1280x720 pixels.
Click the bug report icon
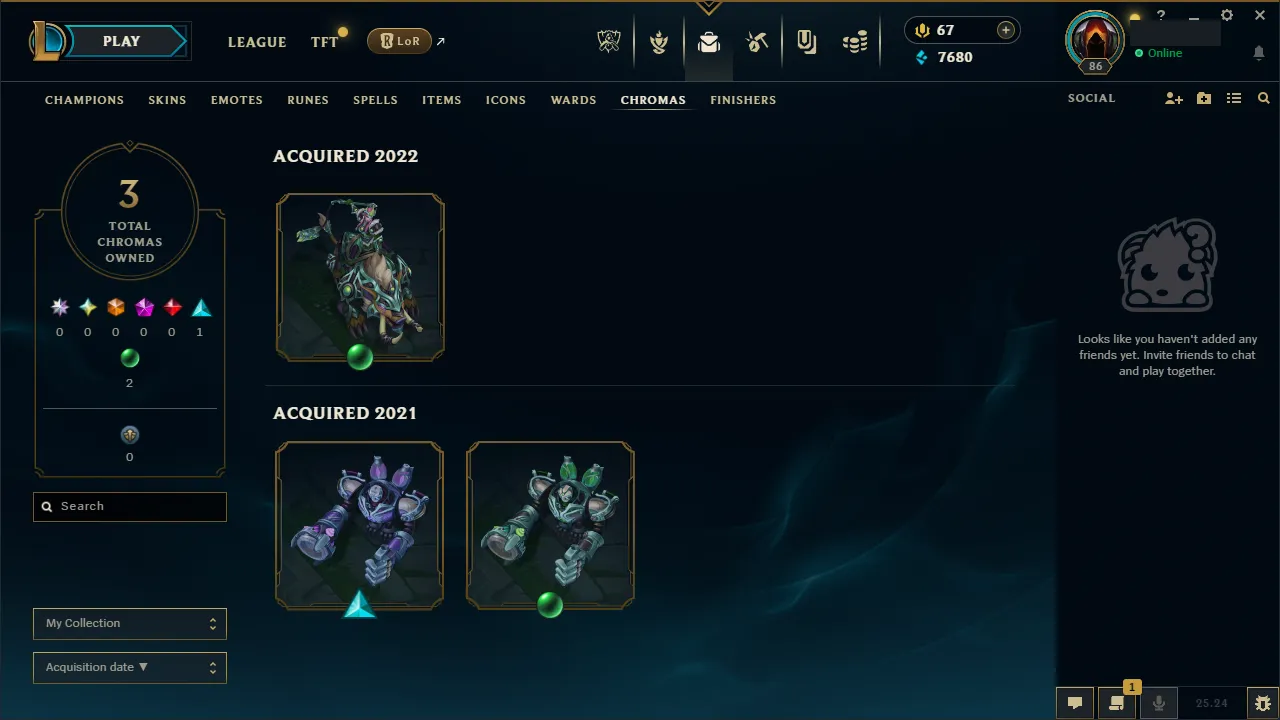(x=1263, y=702)
